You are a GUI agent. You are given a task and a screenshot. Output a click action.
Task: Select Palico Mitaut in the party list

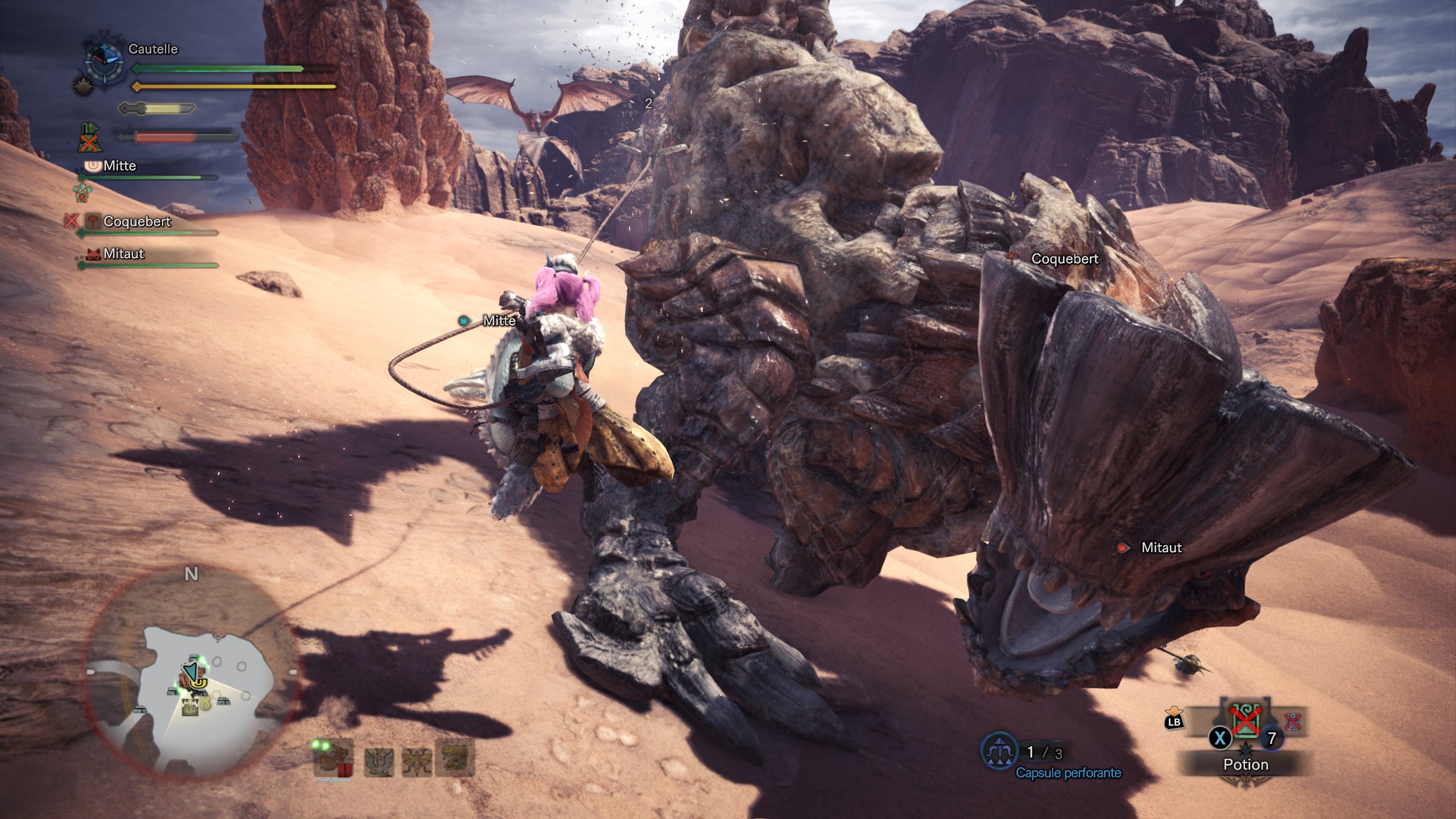click(123, 254)
